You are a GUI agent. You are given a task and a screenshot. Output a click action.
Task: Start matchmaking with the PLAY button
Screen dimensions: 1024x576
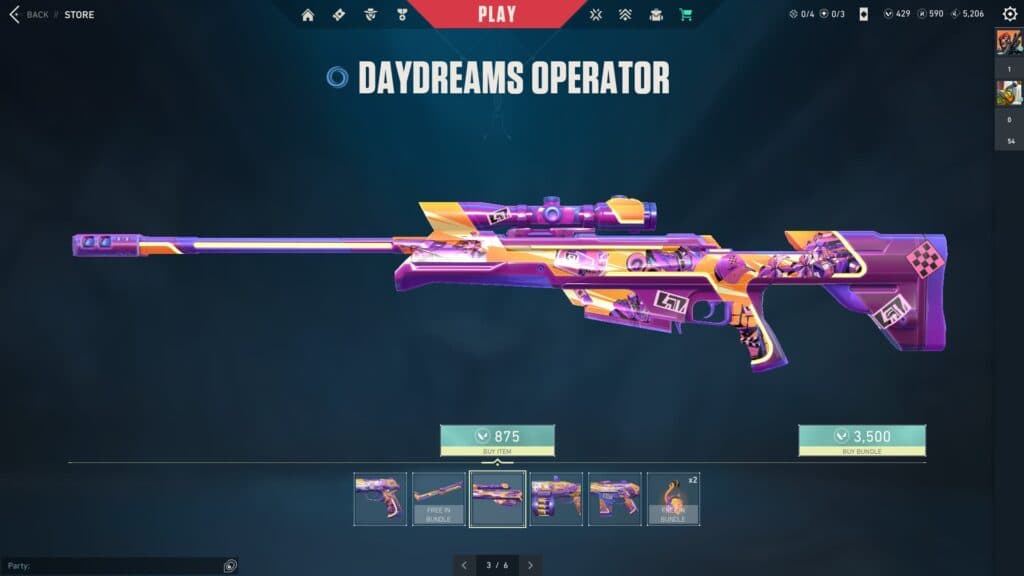click(497, 14)
